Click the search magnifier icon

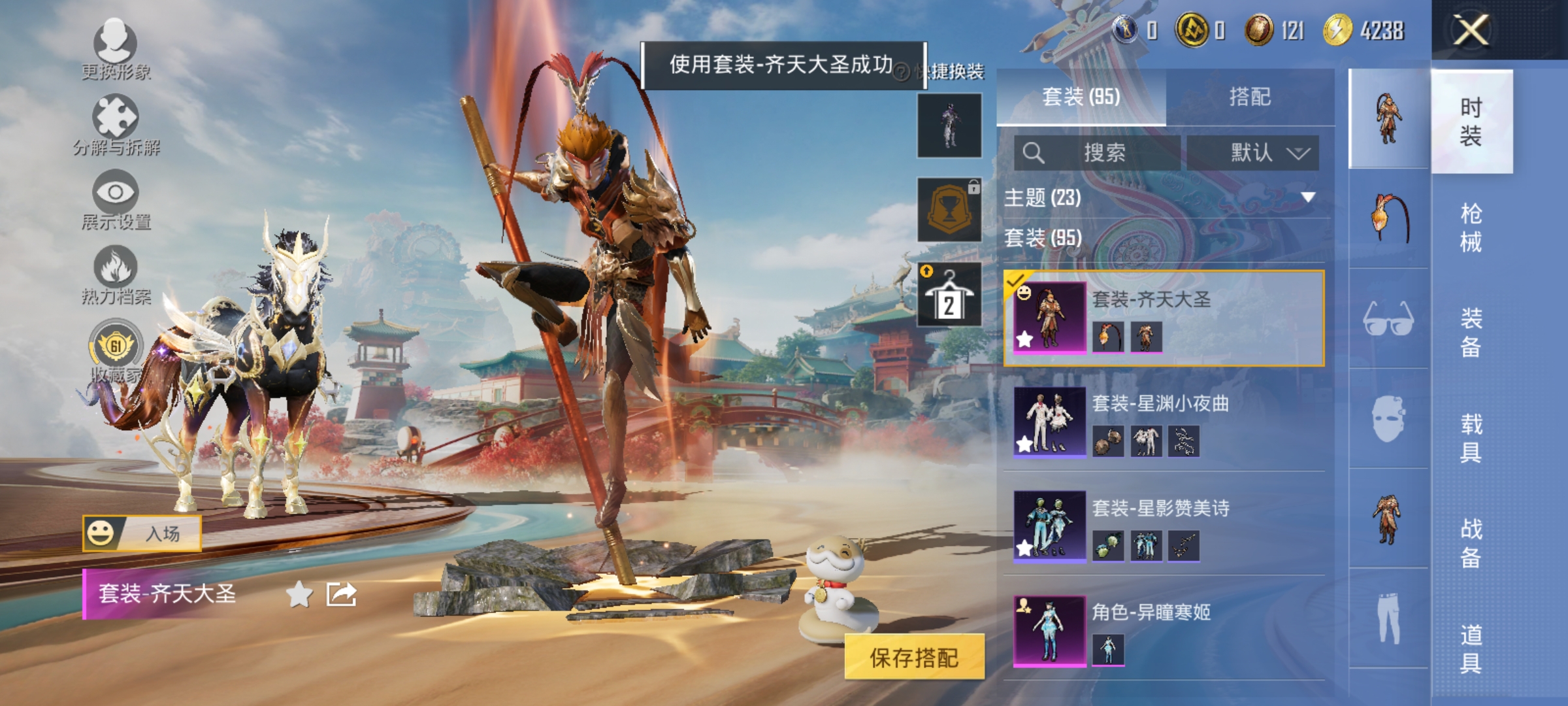(x=1034, y=153)
